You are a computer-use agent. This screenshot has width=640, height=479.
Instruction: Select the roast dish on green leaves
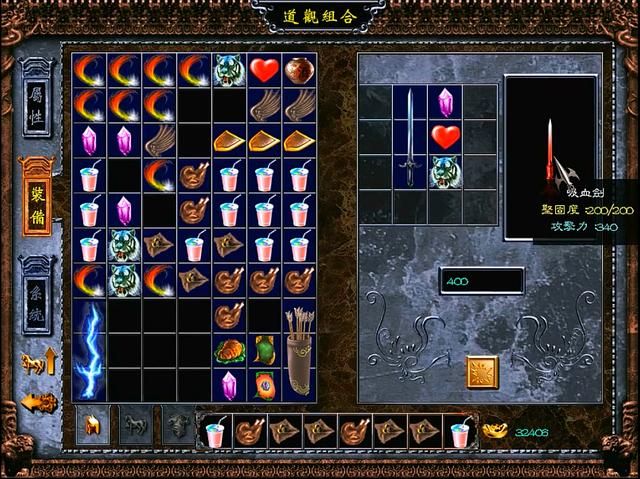pos(229,351)
